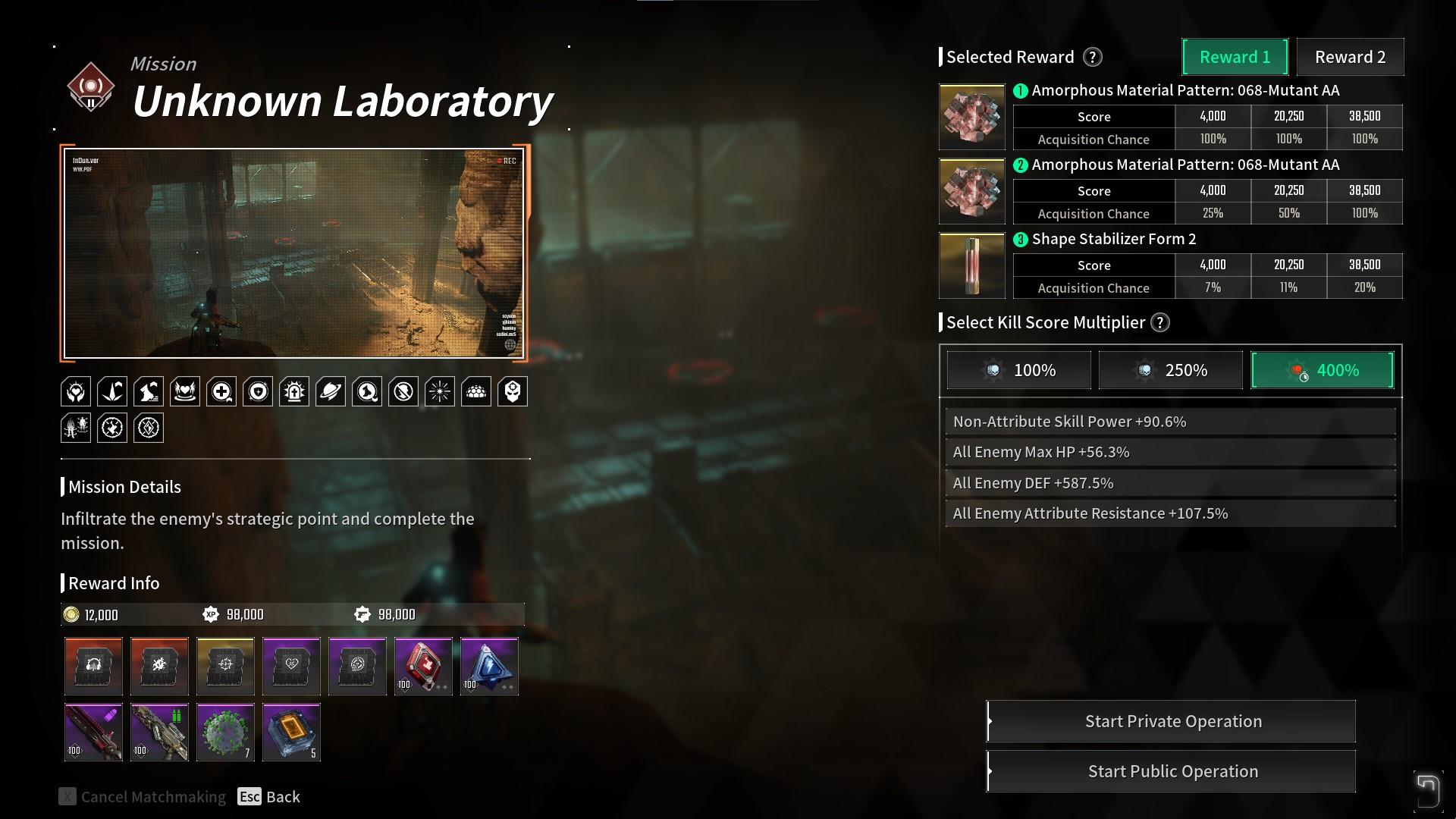Click the Back button
This screenshot has height=819, width=1456.
pos(269,797)
